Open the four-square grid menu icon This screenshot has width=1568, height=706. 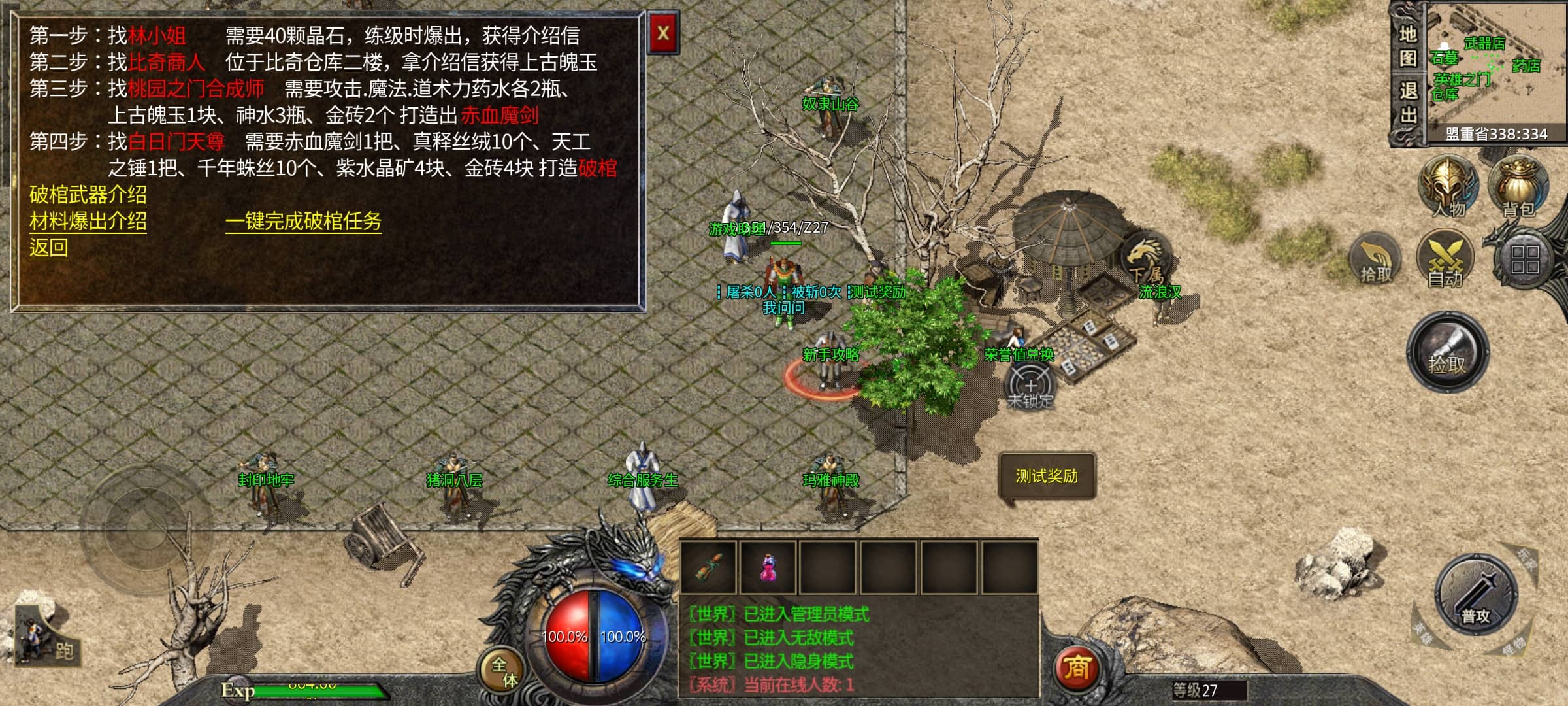(1525, 260)
